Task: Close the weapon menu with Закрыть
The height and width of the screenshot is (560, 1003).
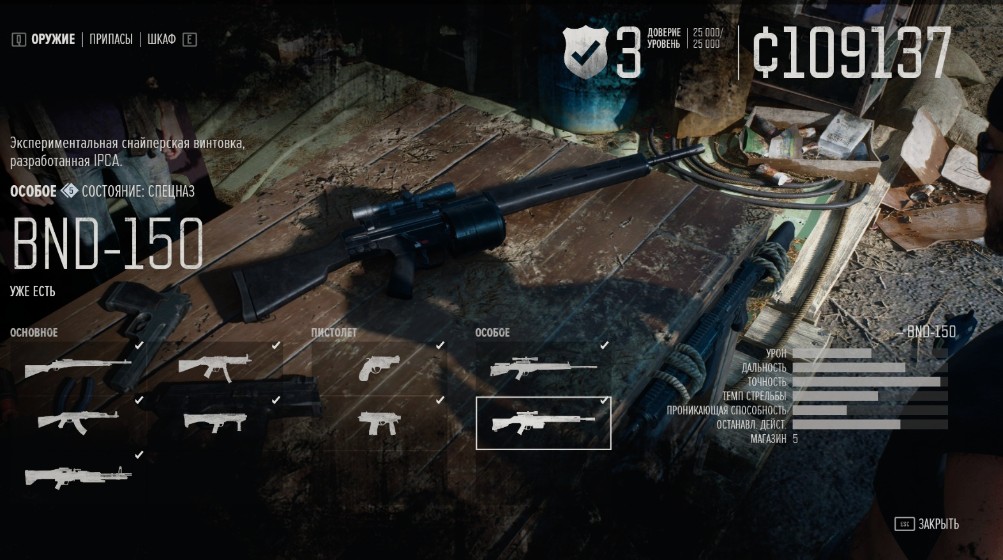Action: click(937, 524)
